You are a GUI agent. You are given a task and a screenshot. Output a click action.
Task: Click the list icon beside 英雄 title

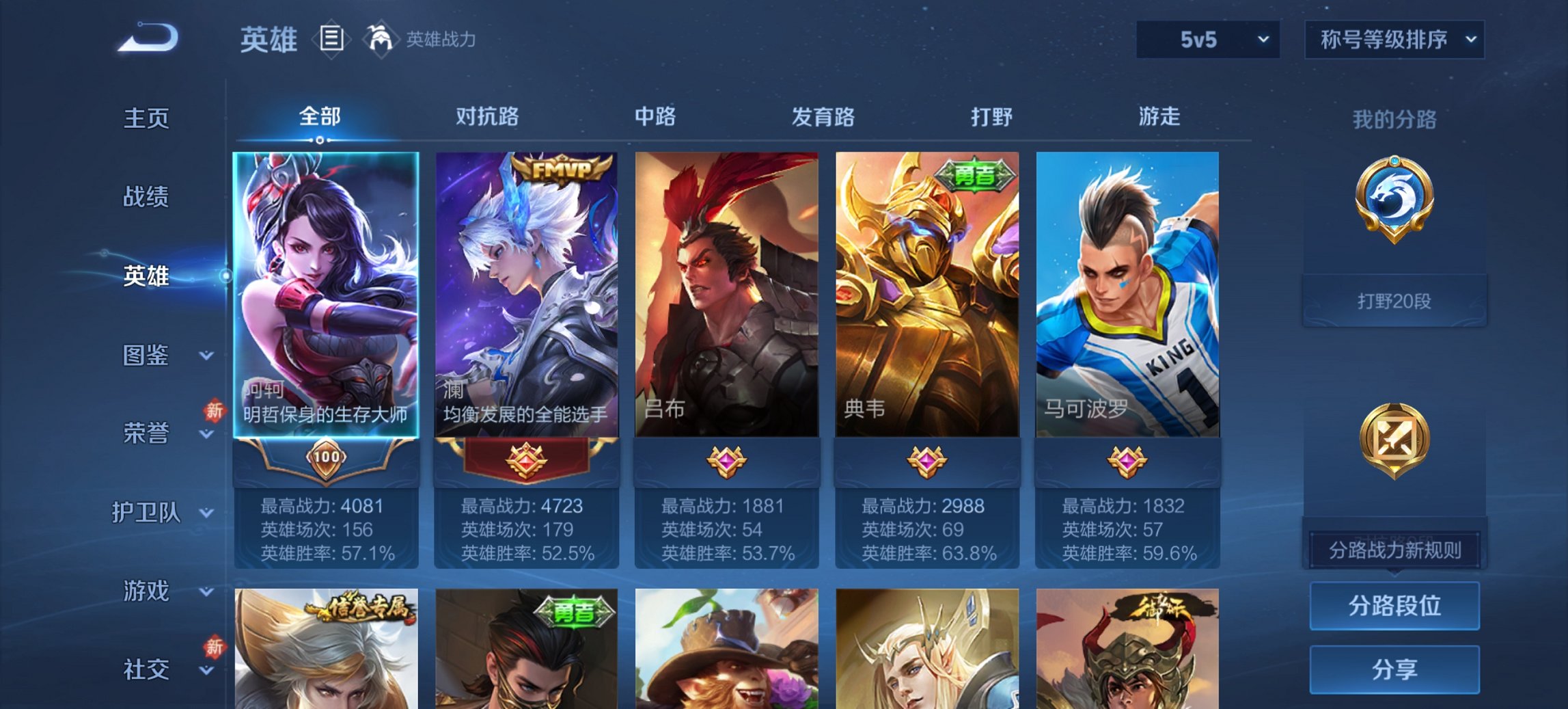pyautogui.click(x=332, y=40)
